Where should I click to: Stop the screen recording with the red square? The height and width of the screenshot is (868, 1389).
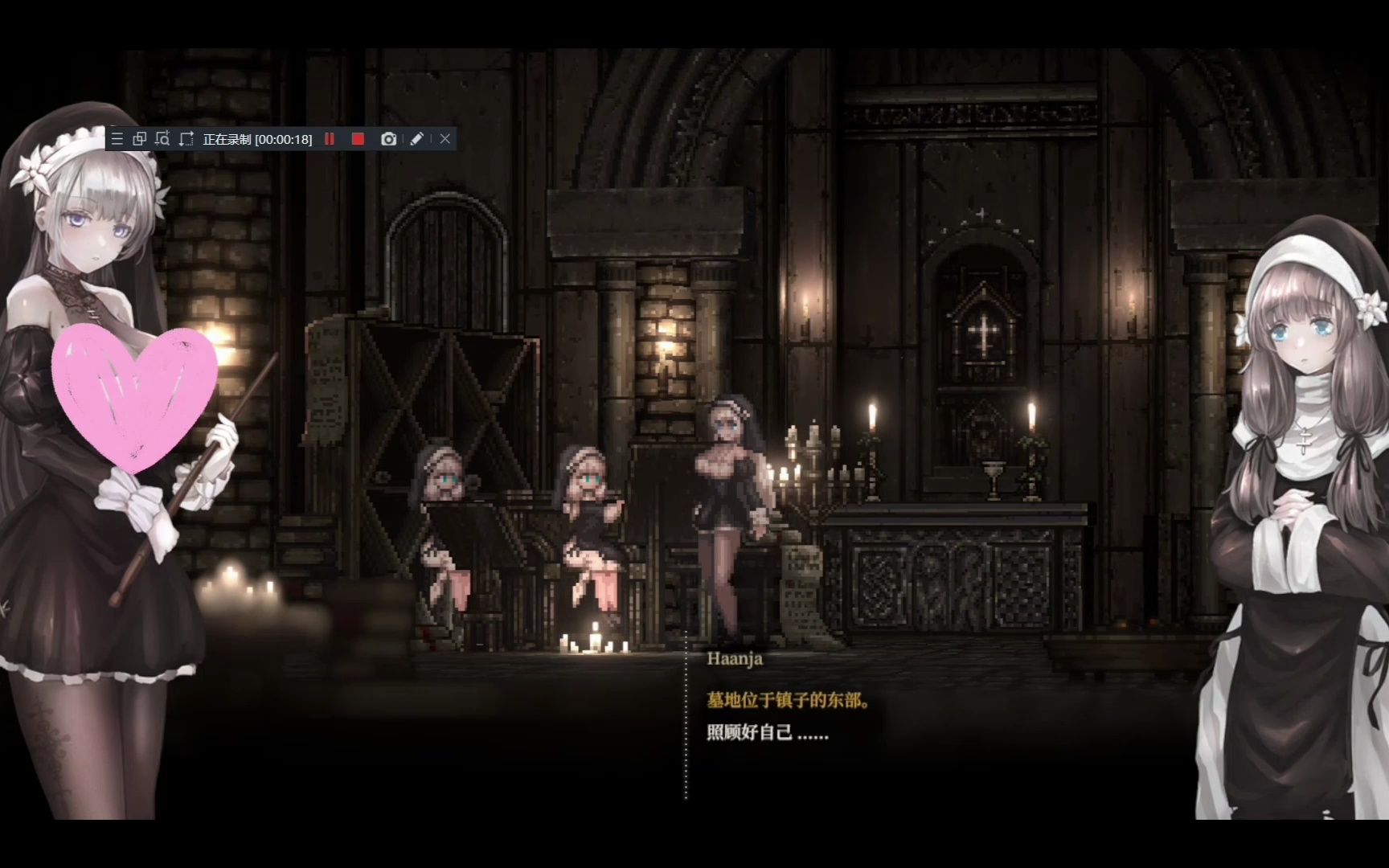coord(359,139)
